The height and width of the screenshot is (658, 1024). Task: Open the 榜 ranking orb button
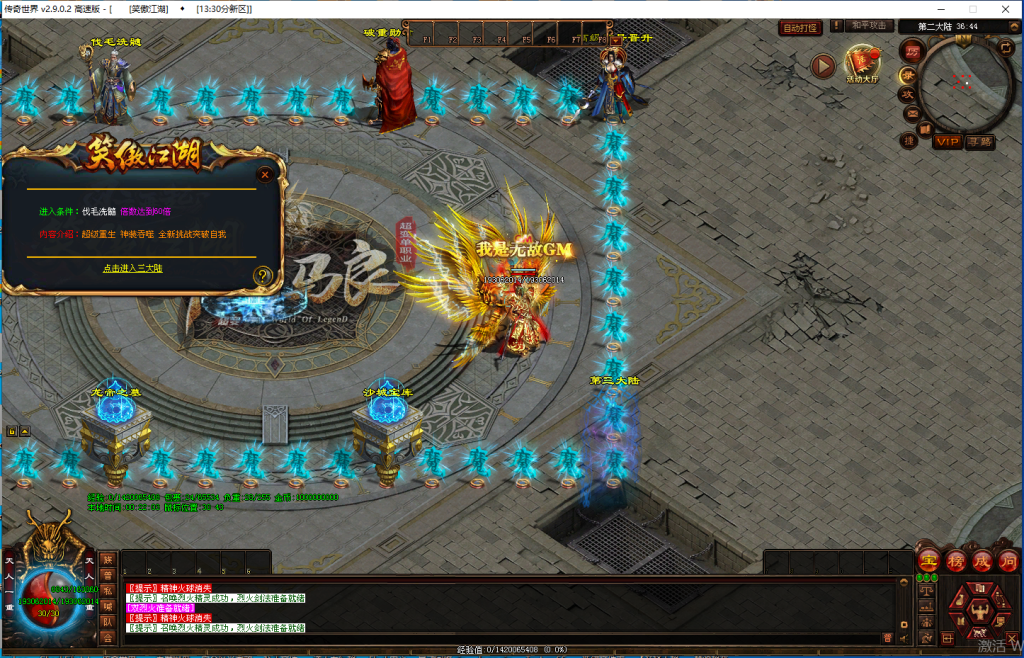point(955,560)
